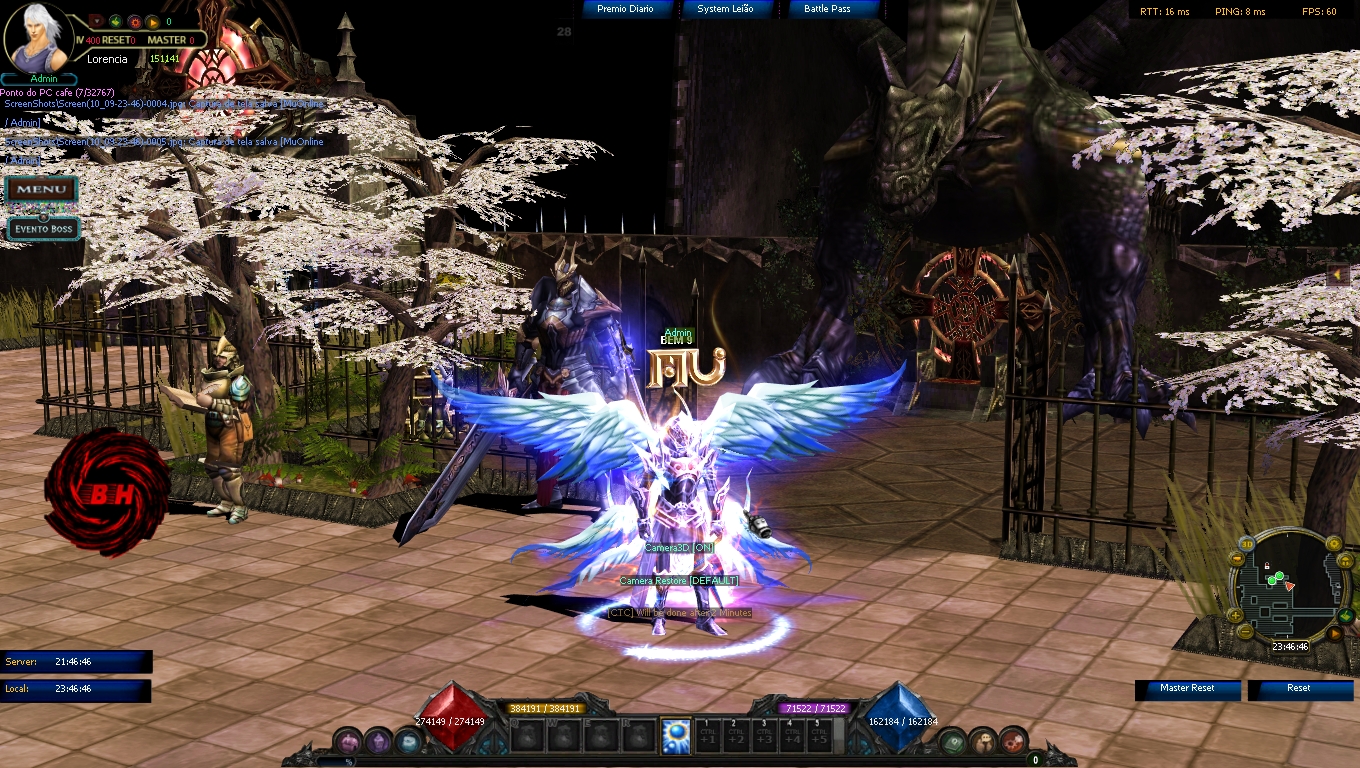1360x768 pixels.
Task: Open the MENU panel on the left side
Action: coord(42,188)
